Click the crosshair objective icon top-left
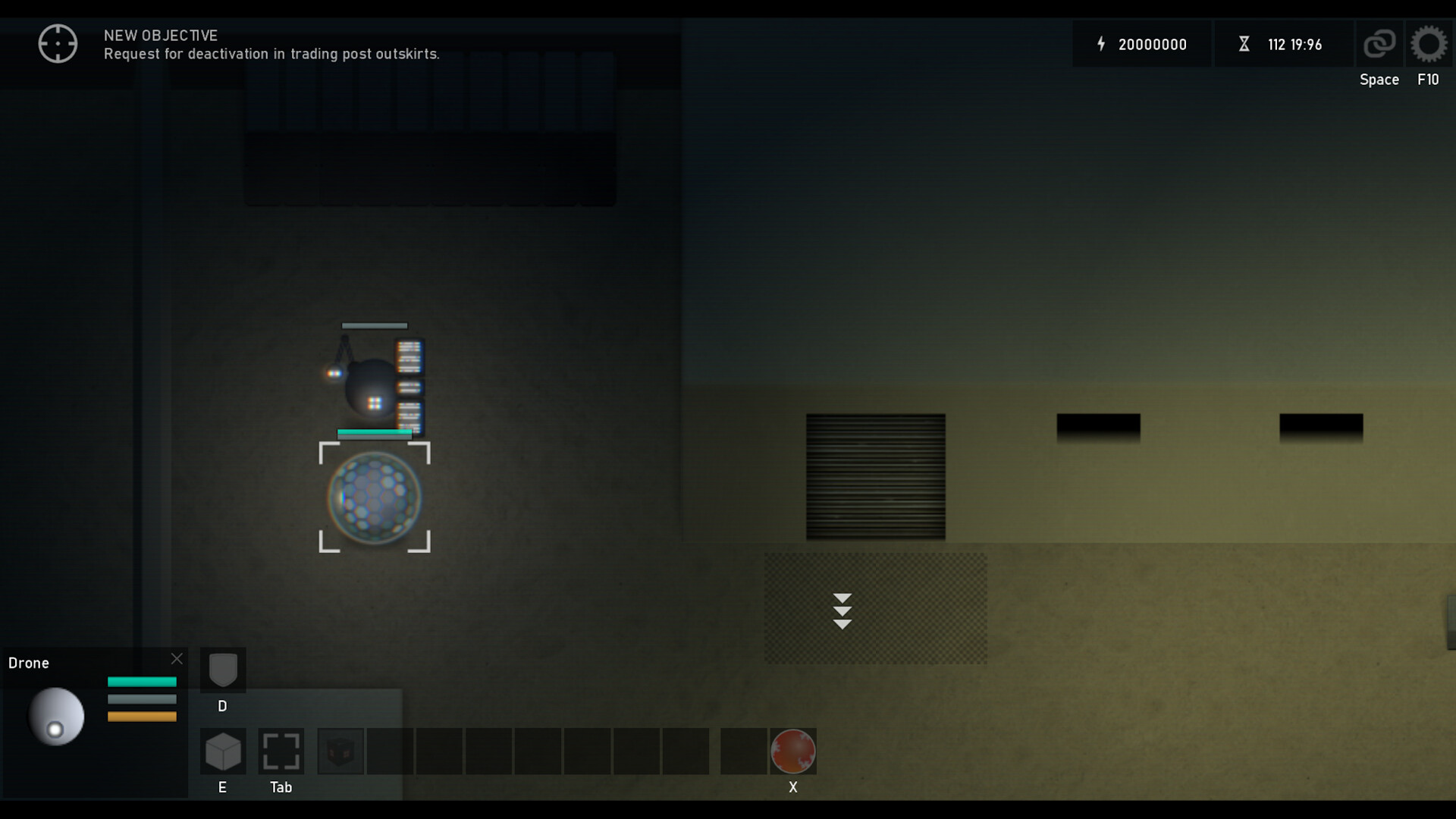The width and height of the screenshot is (1456, 819). pos(58,43)
